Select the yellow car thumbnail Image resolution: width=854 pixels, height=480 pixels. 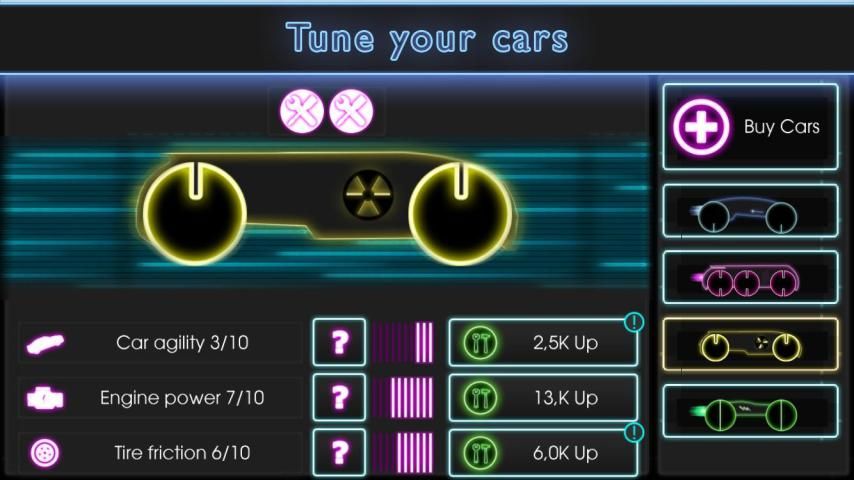(x=750, y=344)
